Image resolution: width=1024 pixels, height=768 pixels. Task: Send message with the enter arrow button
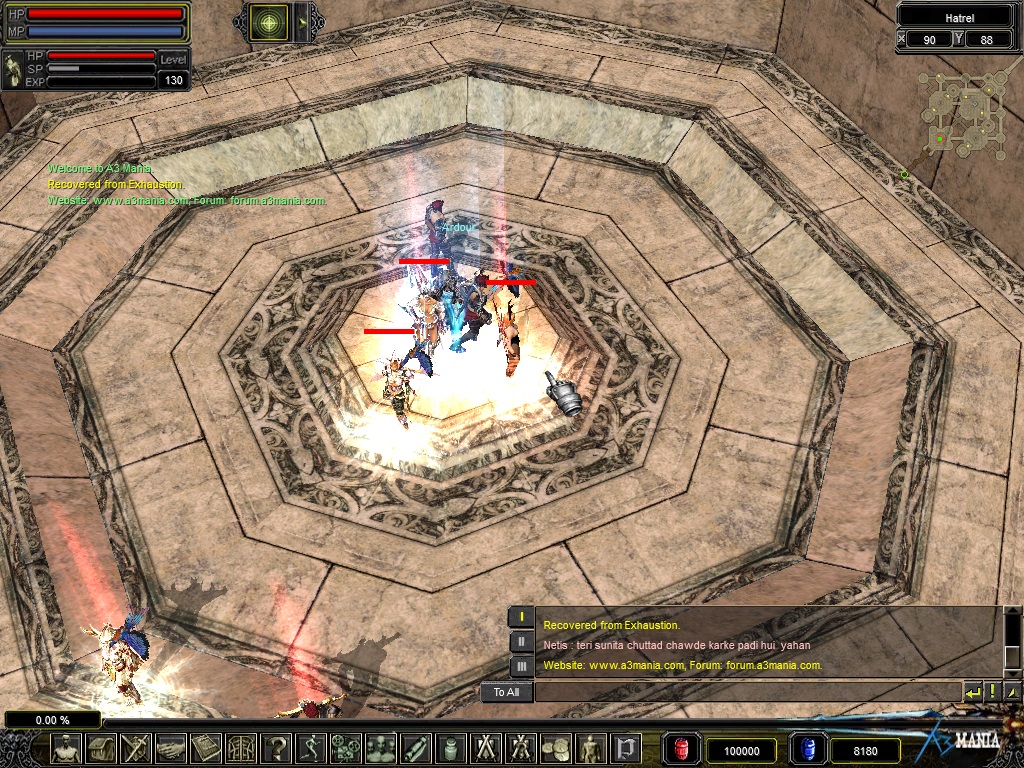pyautogui.click(x=972, y=692)
